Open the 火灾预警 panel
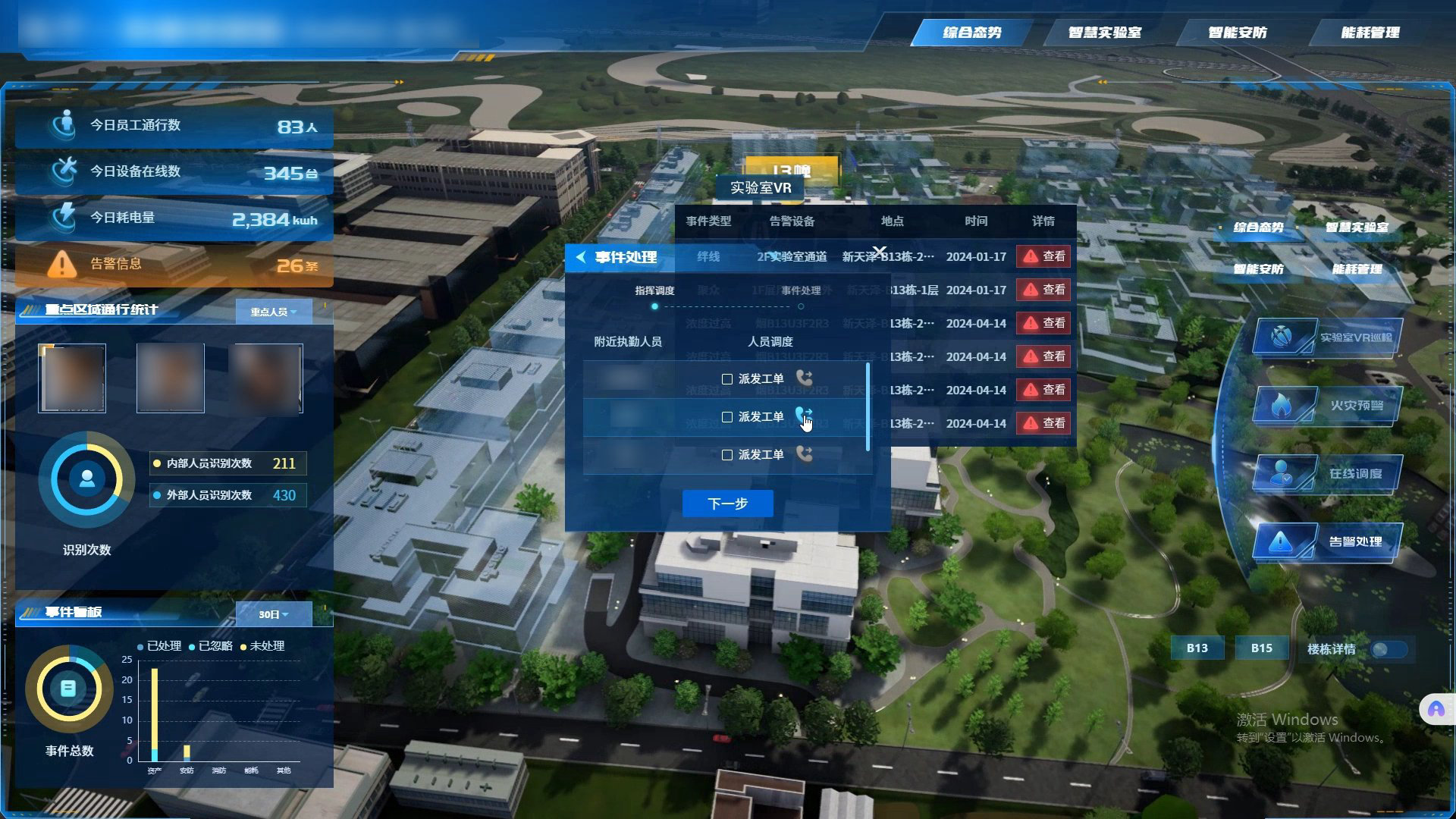1456x819 pixels. 1327,406
